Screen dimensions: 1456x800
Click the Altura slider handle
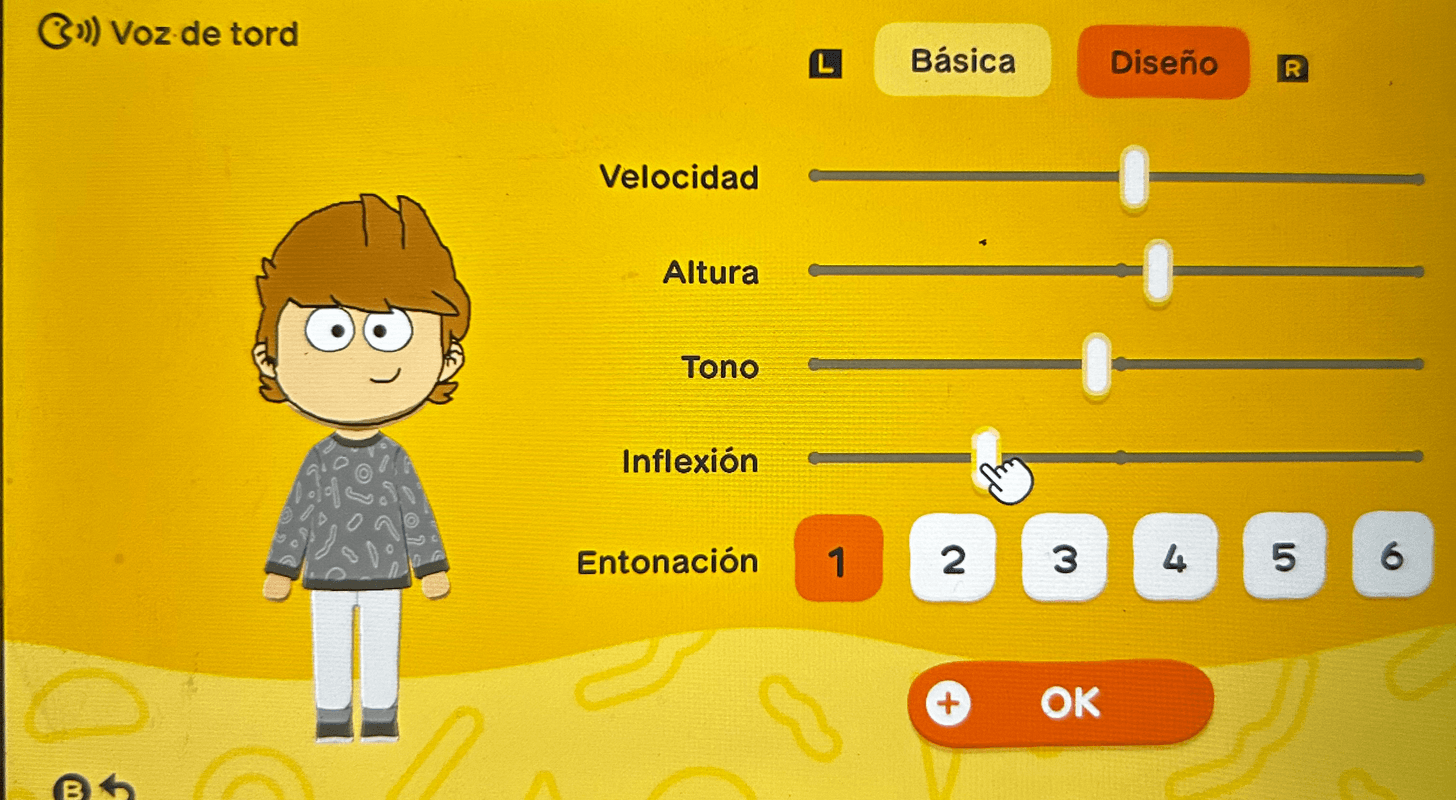tap(1156, 269)
